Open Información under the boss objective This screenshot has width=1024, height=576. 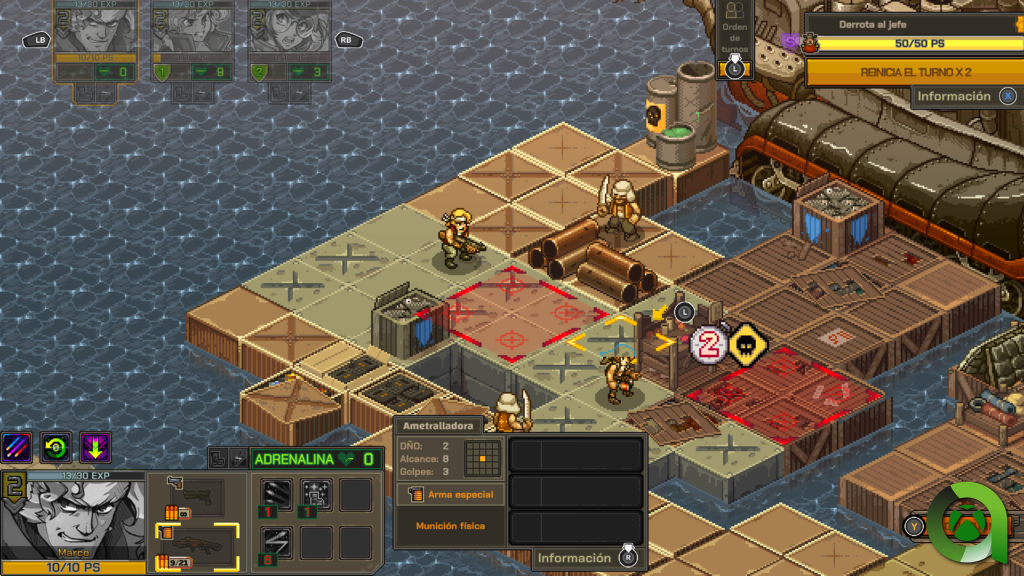coord(964,96)
